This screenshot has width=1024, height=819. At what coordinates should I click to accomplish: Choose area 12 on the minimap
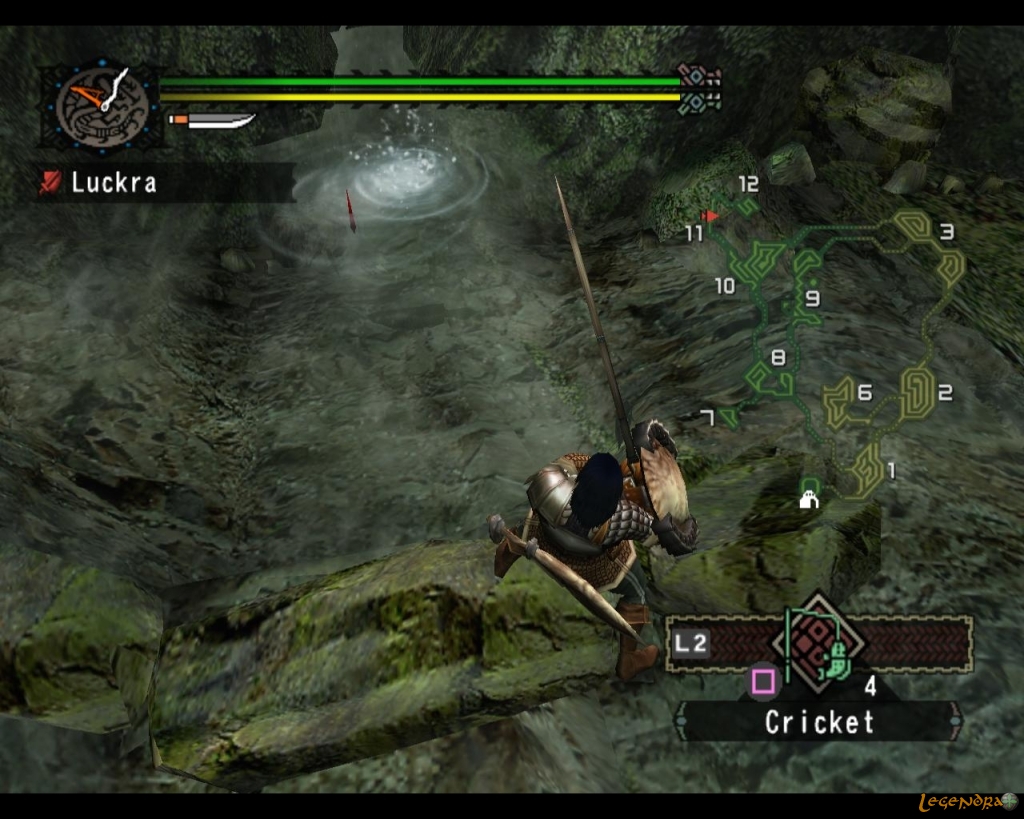tap(748, 184)
